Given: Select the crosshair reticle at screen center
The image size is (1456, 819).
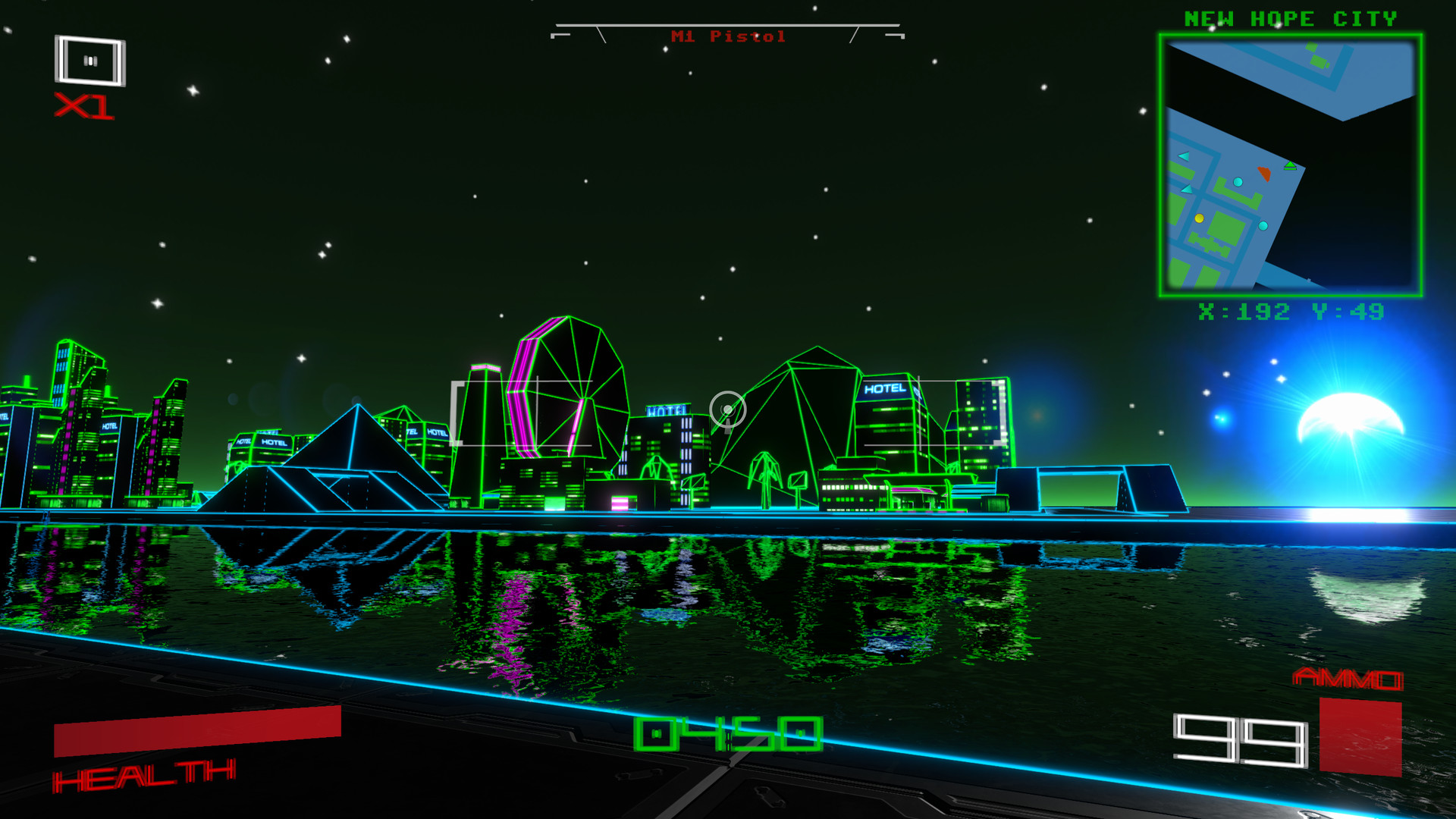Looking at the screenshot, I should tap(726, 409).
